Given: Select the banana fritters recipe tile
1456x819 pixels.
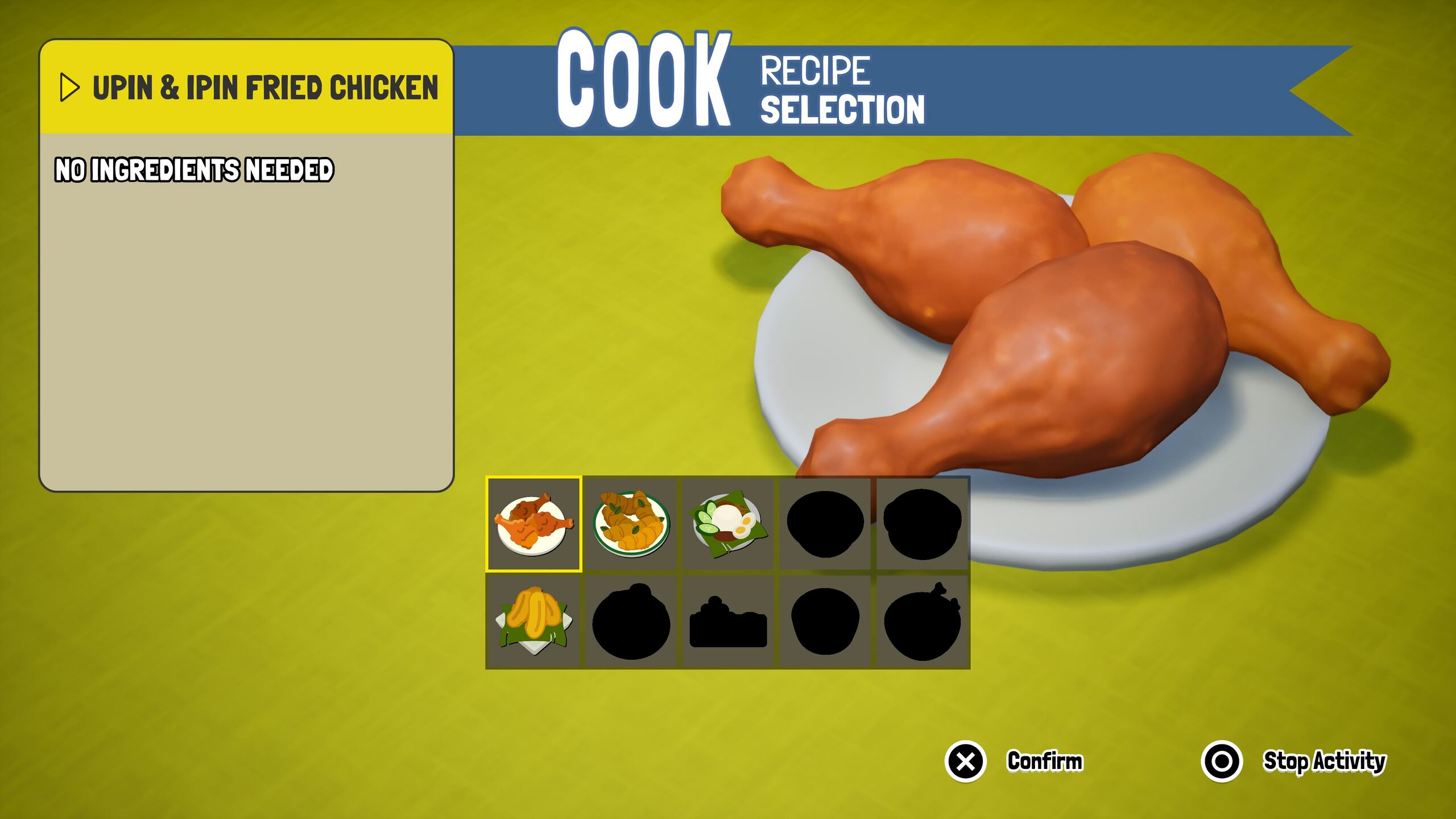Looking at the screenshot, I should coord(533,621).
